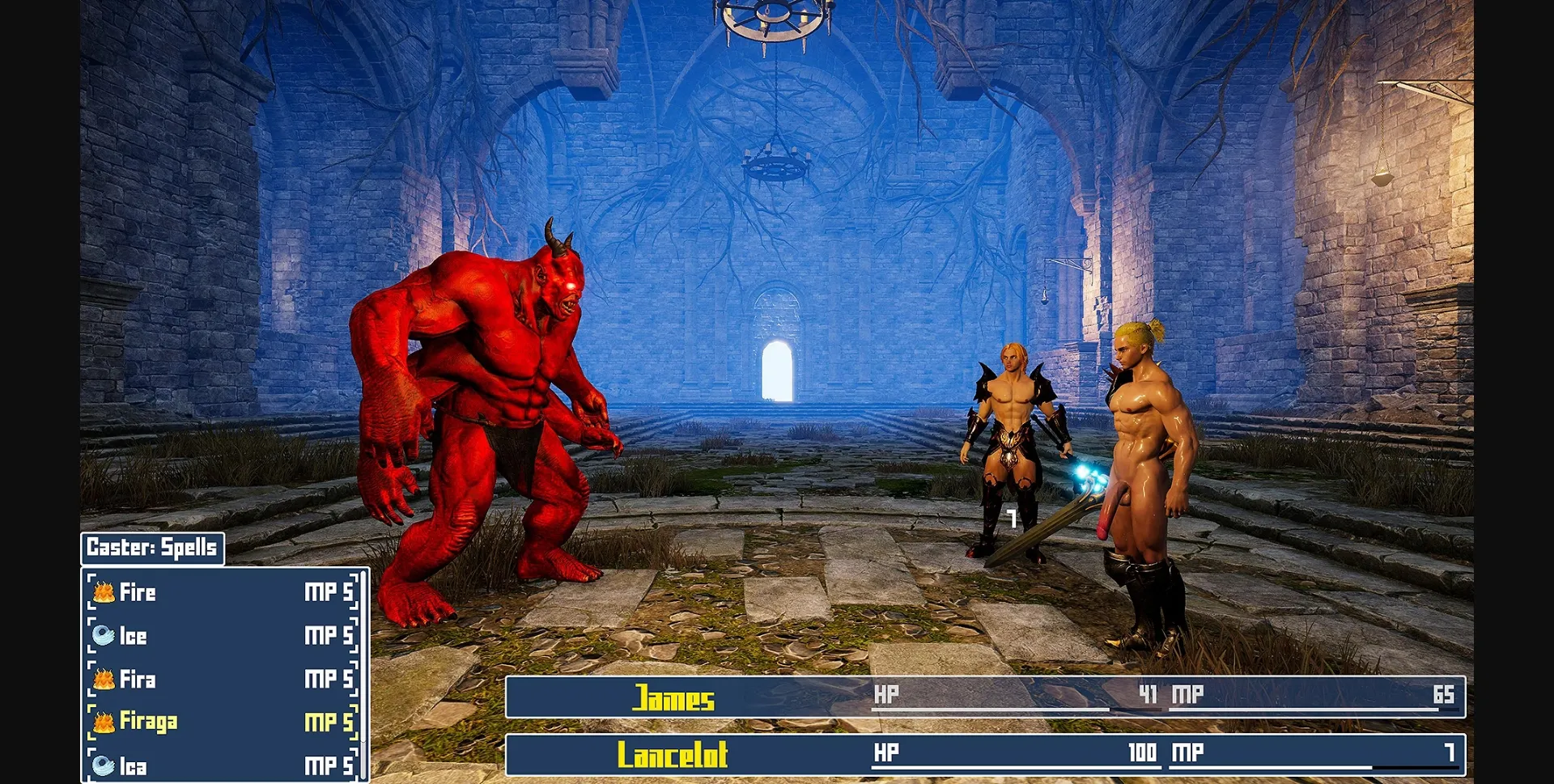Select Ica at the bottom of the spell list
This screenshot has width=1554, height=784.
click(134, 765)
